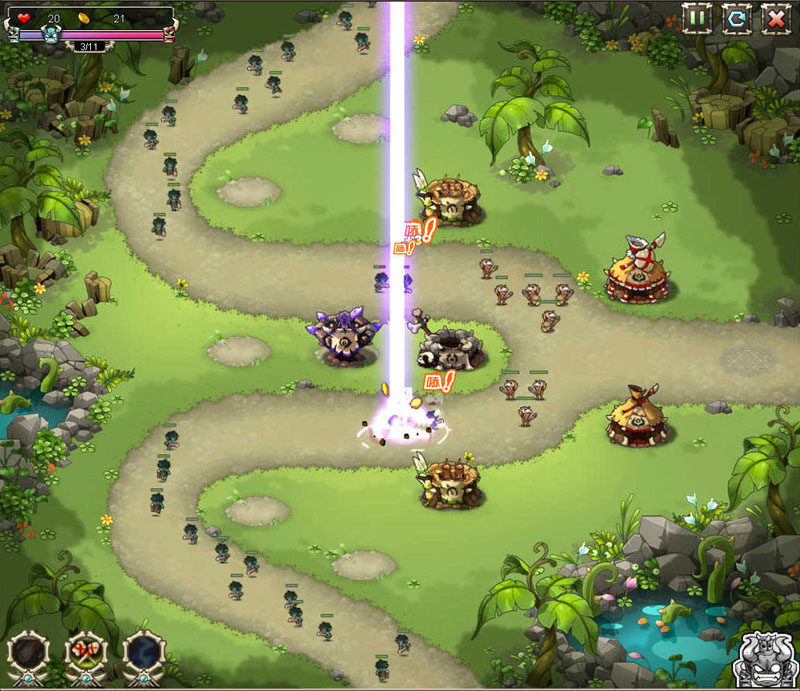800x691 pixels.
Task: Select the dark blue orb skill
Action: point(144,653)
